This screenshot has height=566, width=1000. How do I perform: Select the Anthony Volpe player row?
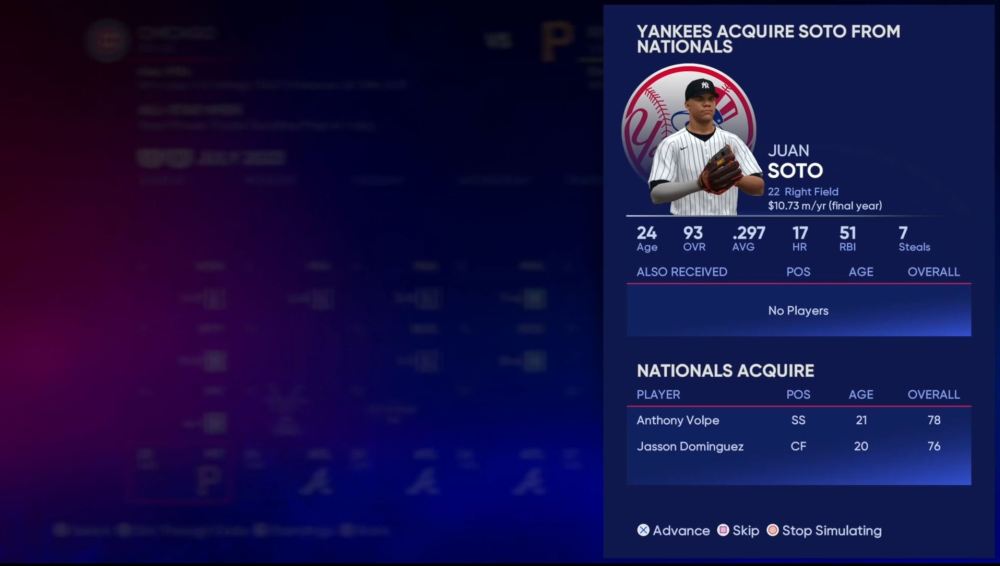tap(797, 420)
